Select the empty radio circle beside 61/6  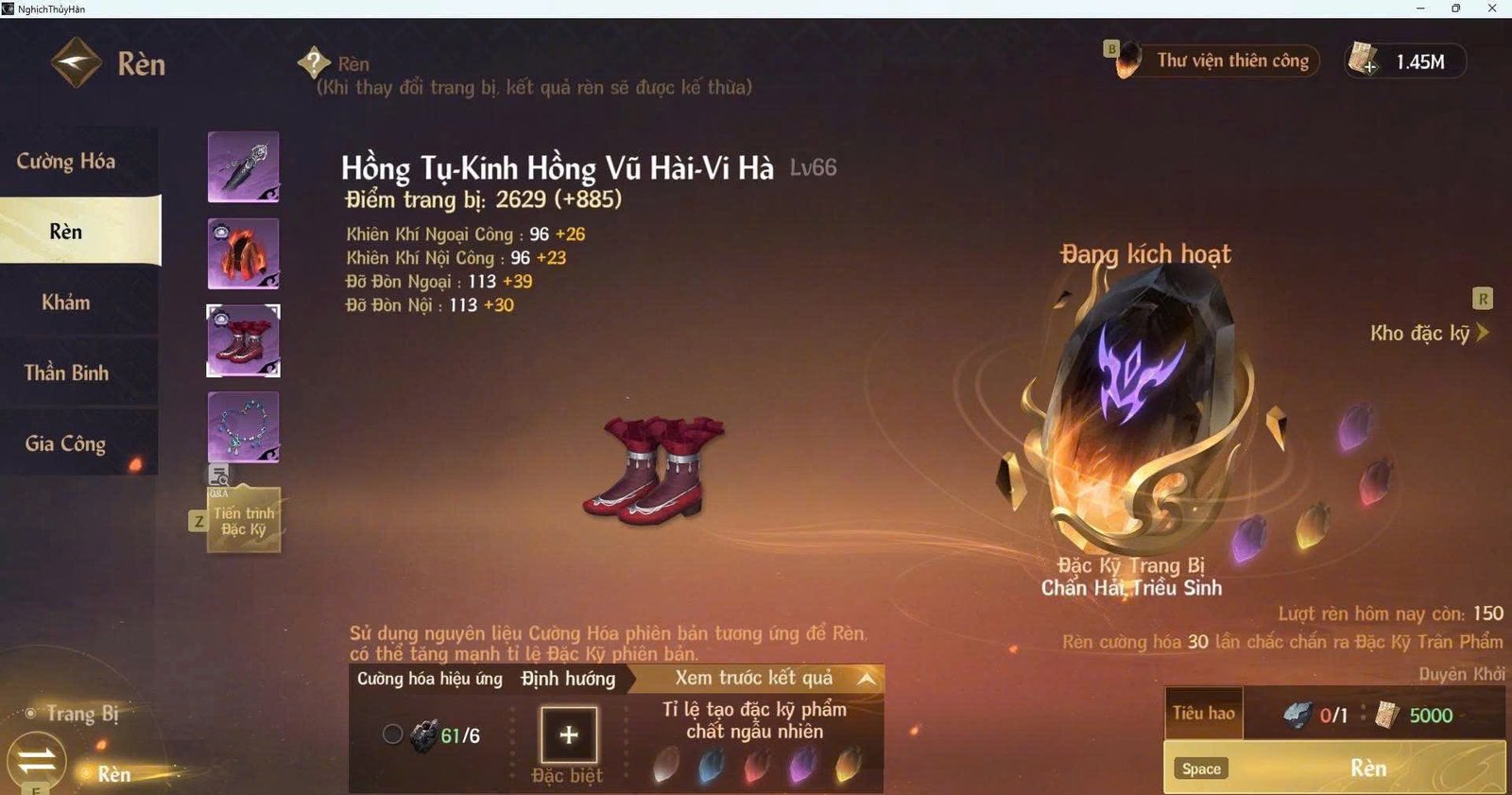394,733
